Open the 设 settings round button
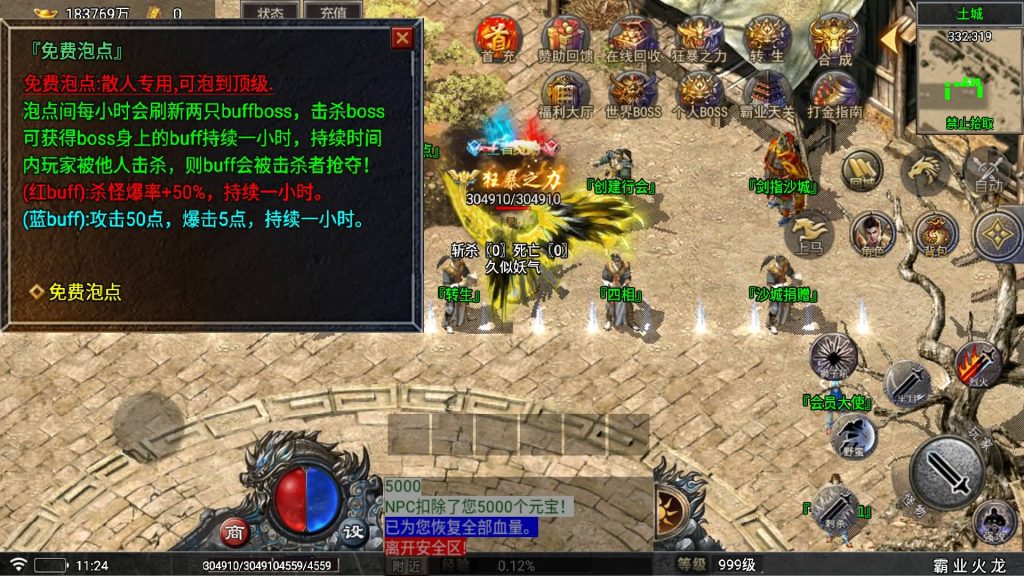 tap(352, 531)
